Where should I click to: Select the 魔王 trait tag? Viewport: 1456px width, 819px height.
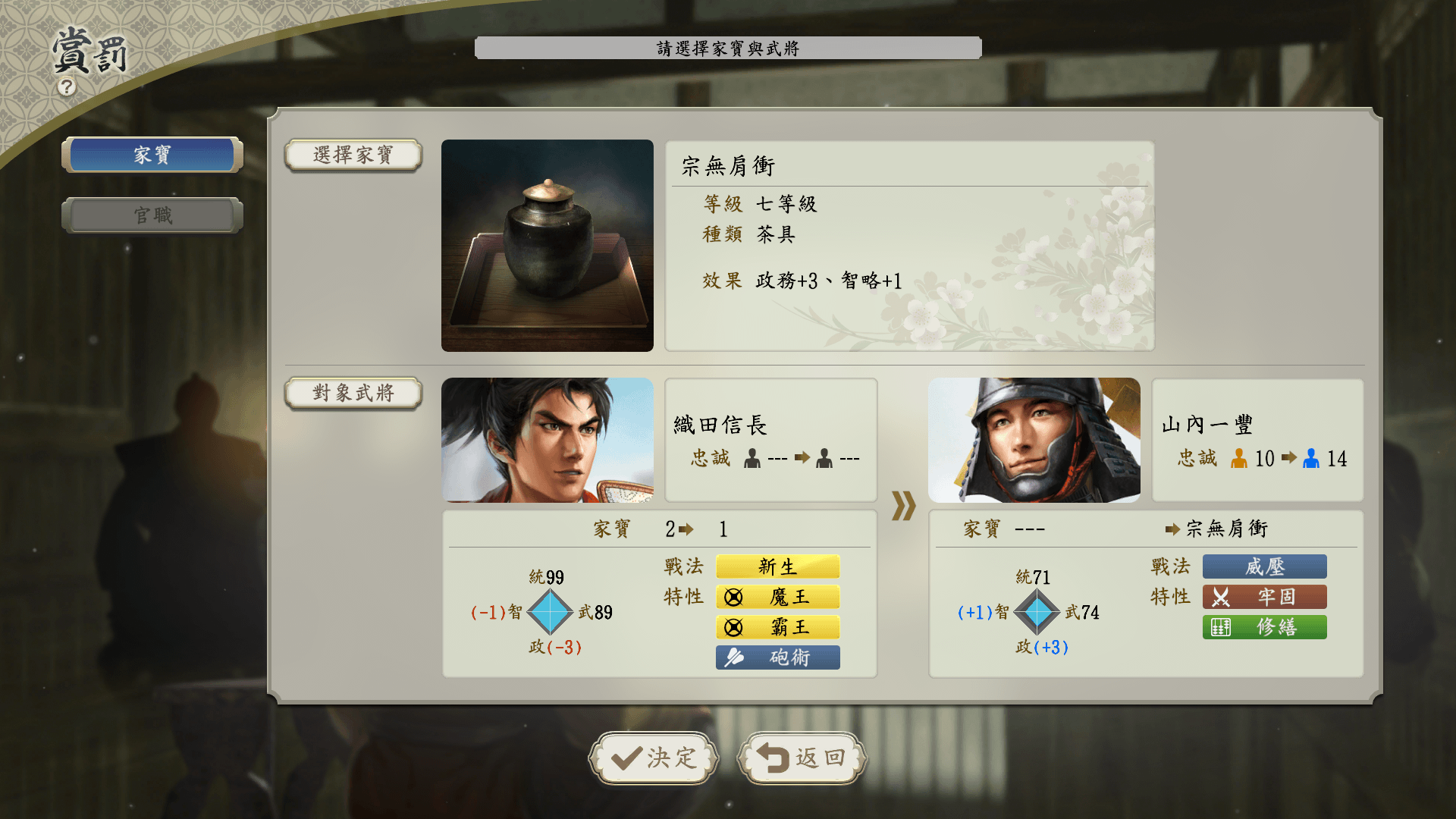pos(777,597)
